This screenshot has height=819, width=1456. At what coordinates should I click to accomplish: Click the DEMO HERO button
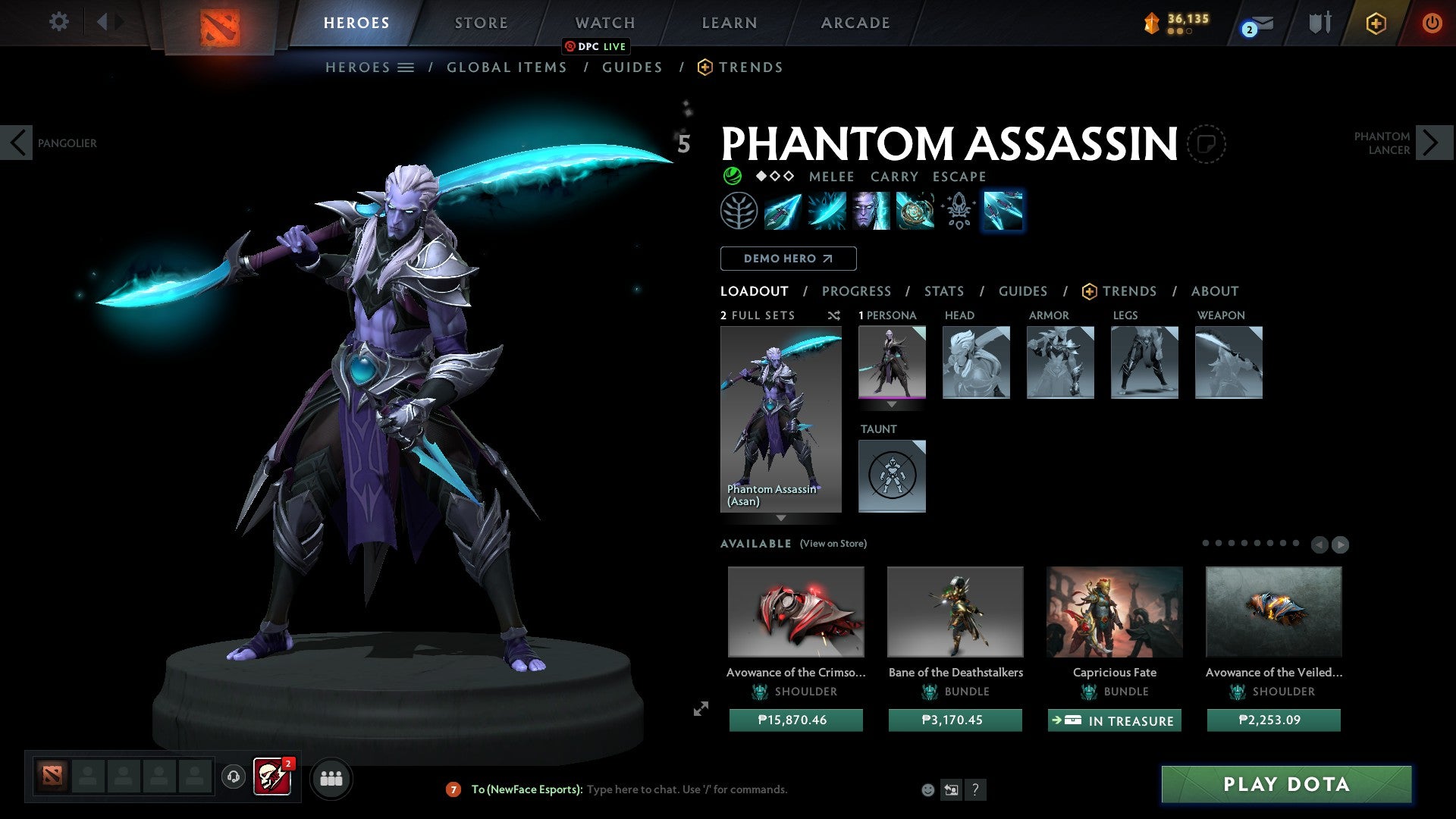pyautogui.click(x=787, y=258)
